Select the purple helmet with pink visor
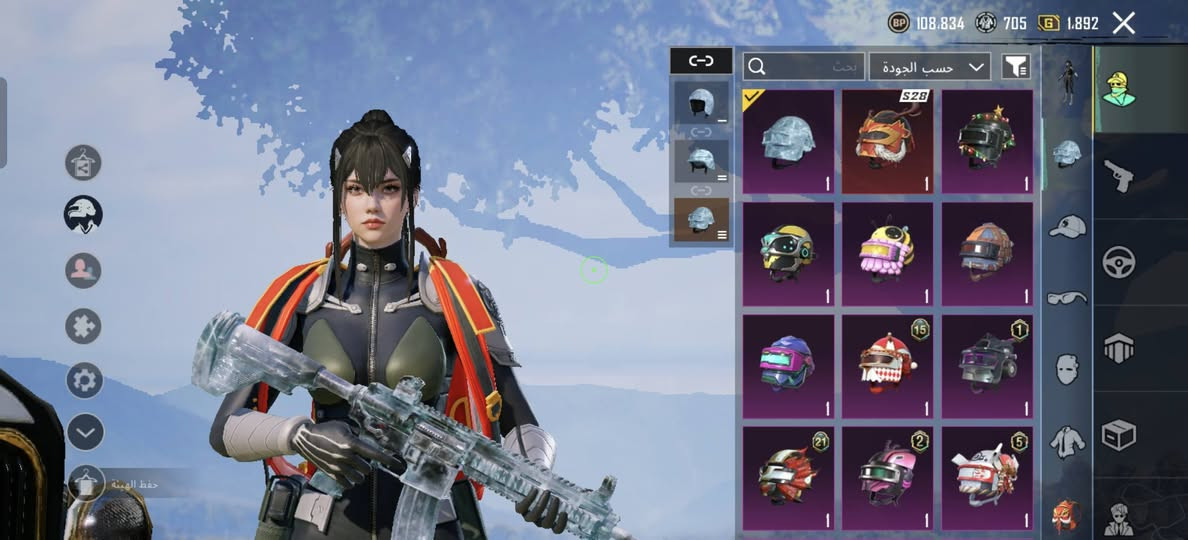1188x540 pixels. pos(788,366)
